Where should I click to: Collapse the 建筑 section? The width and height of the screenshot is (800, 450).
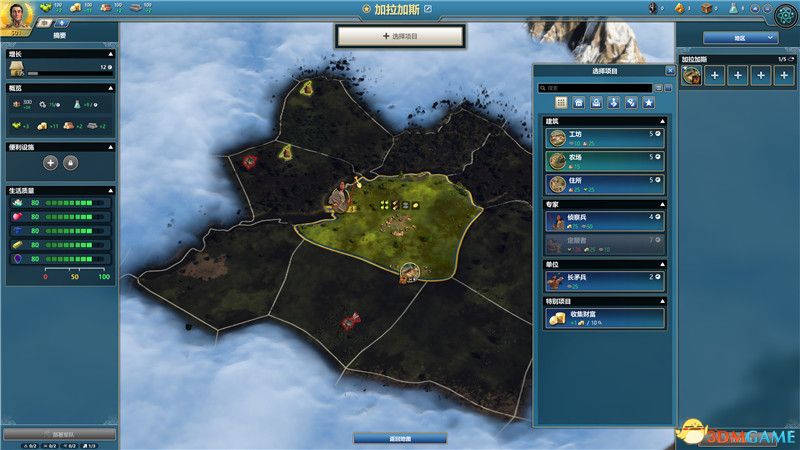pos(661,120)
